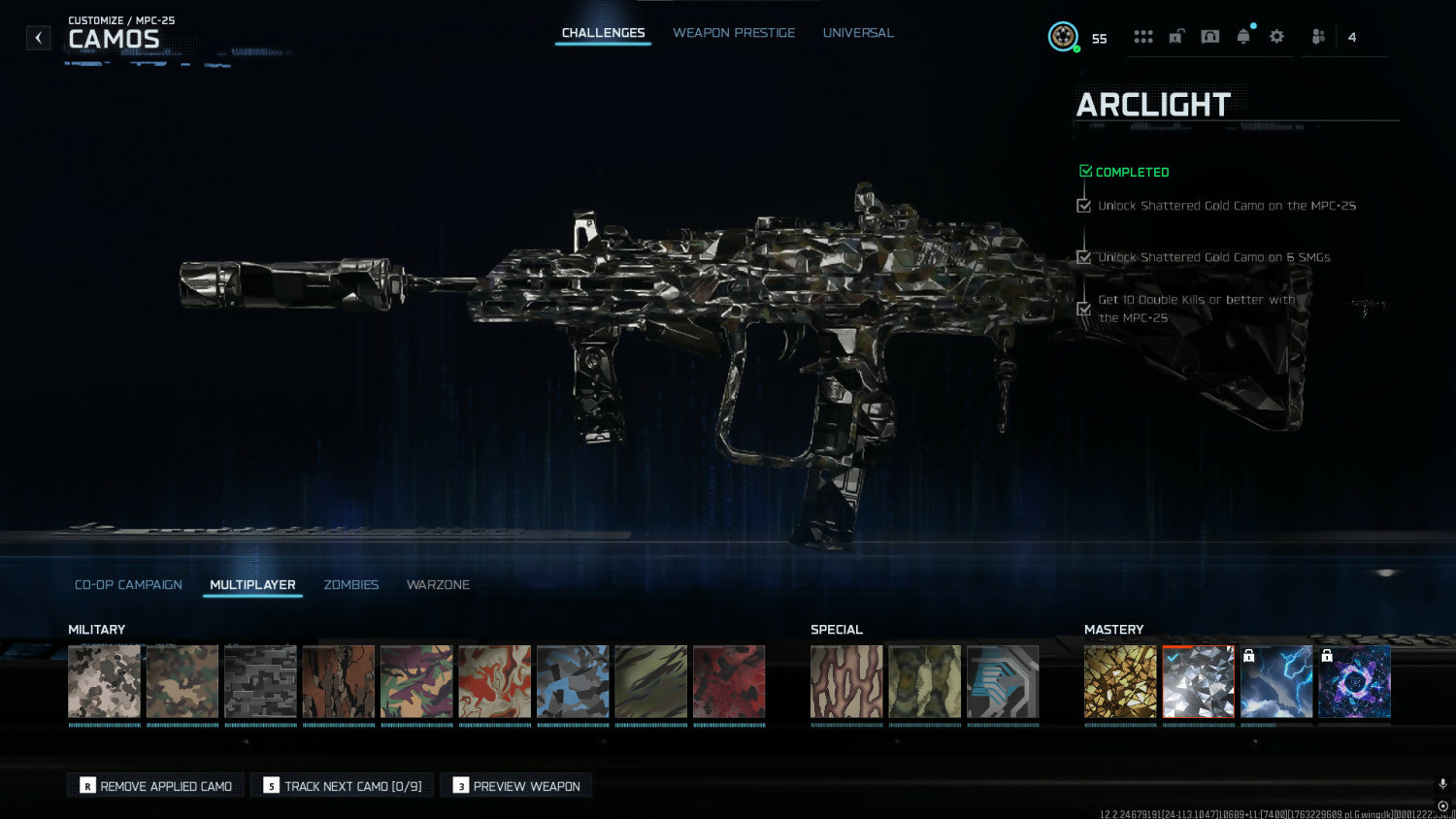This screenshot has width=1456, height=819.
Task: Select the locked lightning storm camo
Action: coord(1276,682)
